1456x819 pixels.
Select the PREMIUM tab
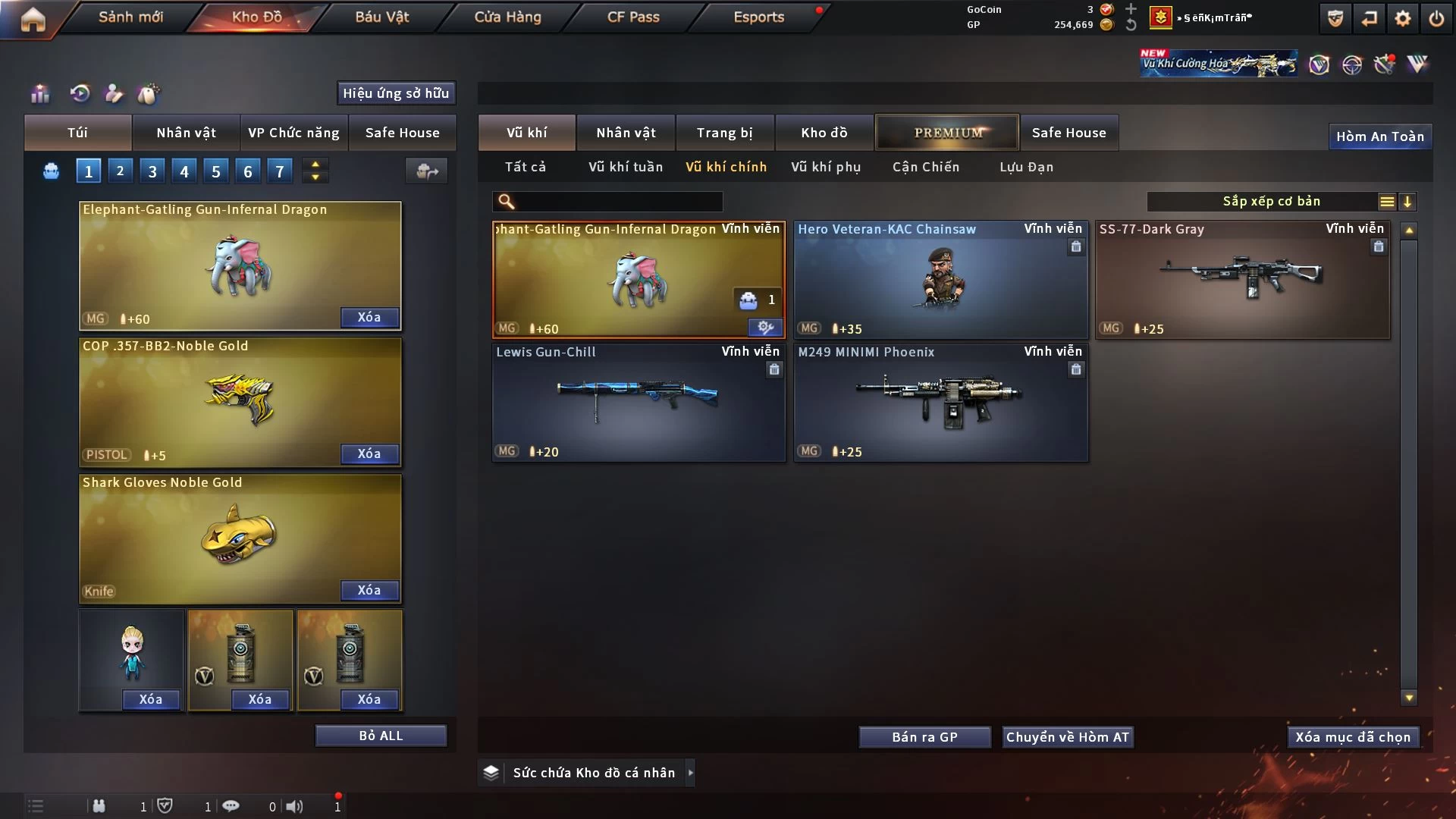coord(947,133)
